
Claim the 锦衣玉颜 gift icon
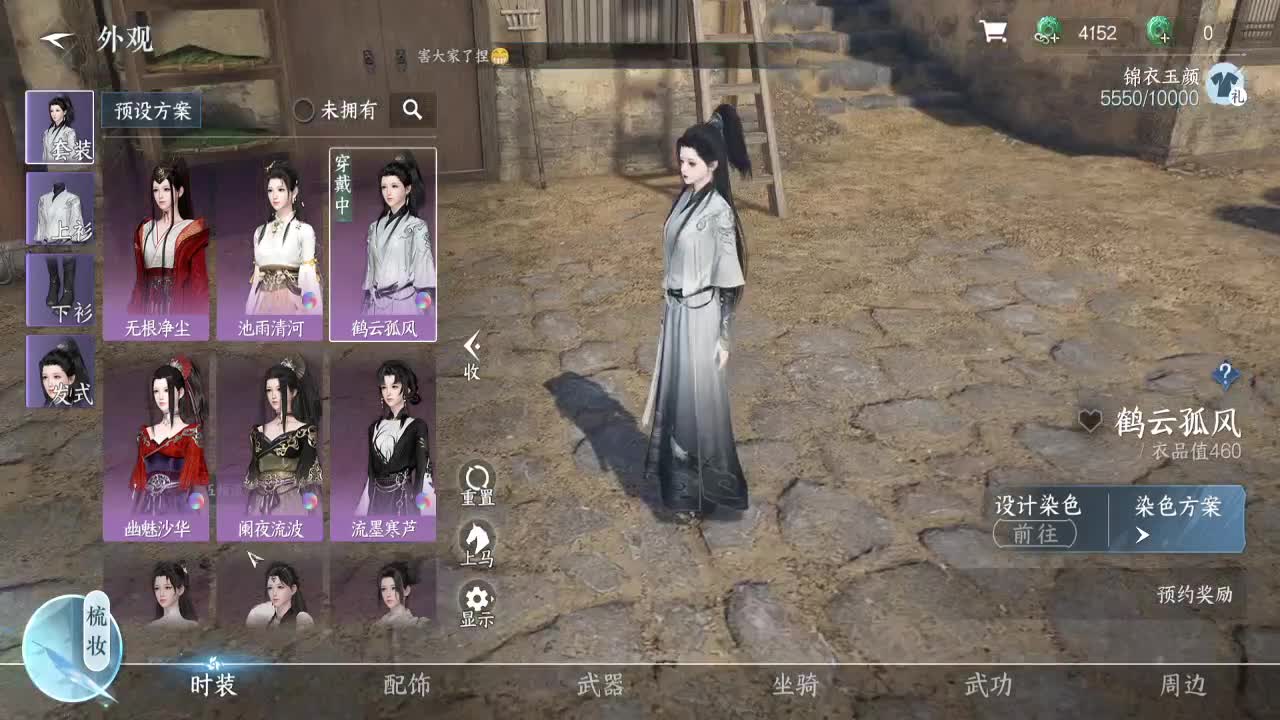[1226, 81]
